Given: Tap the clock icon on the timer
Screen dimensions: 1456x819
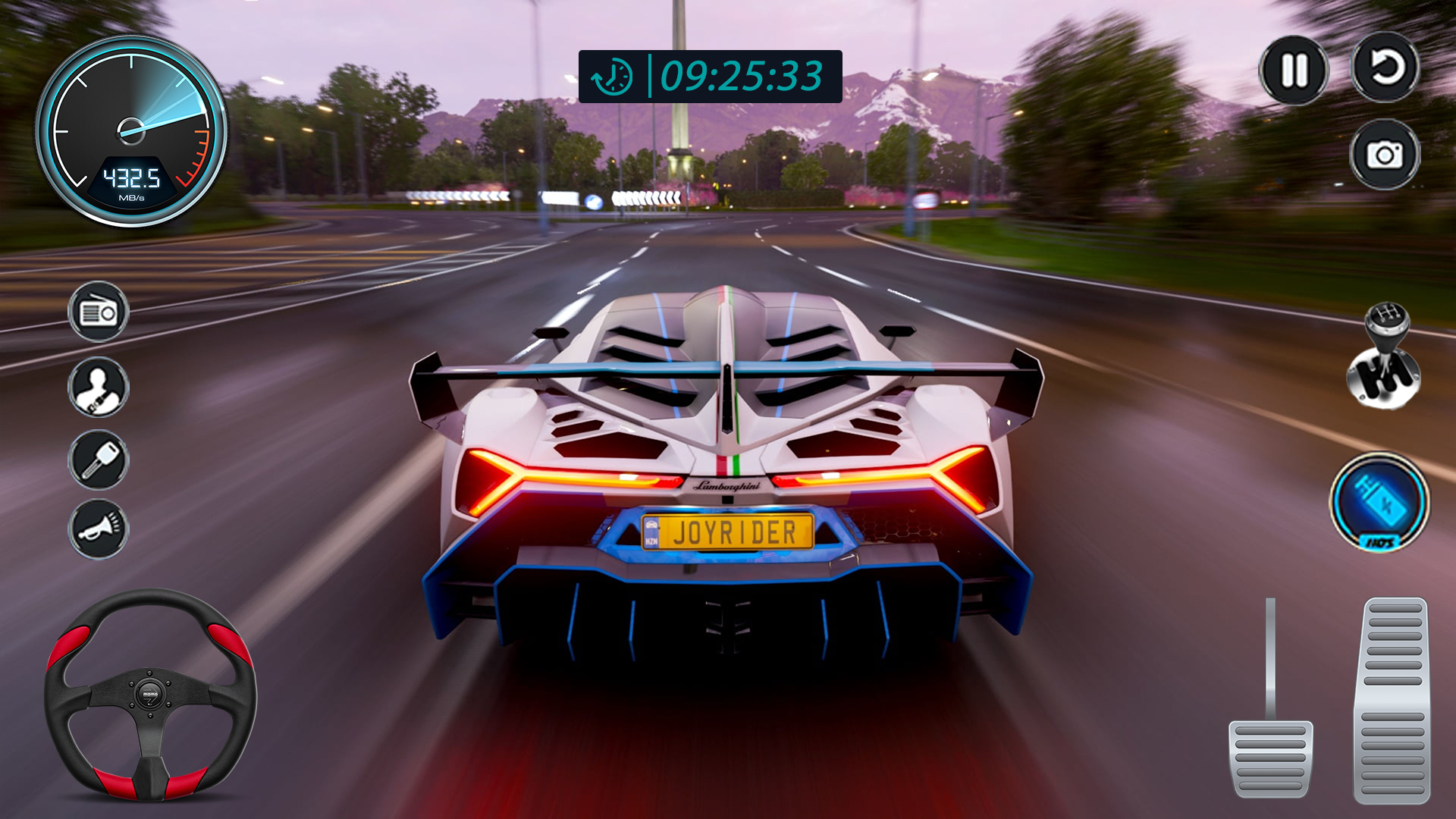Looking at the screenshot, I should [610, 74].
